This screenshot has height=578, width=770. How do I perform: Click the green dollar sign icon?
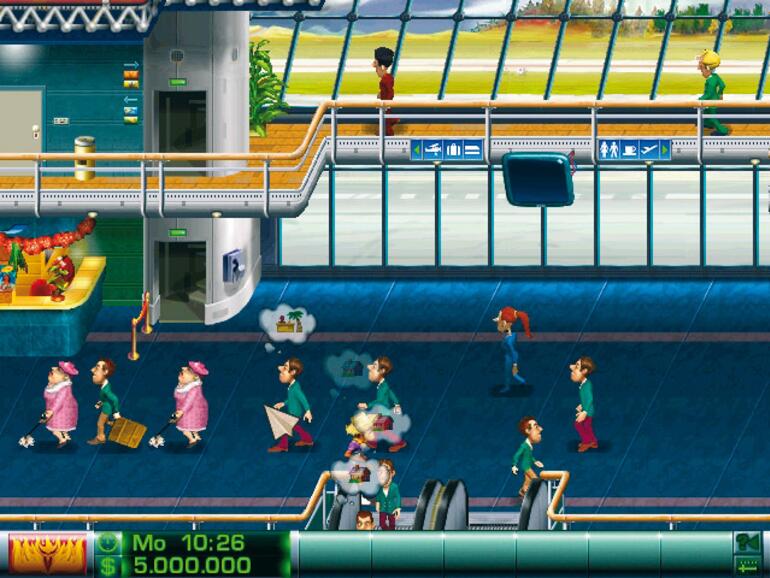point(108,566)
